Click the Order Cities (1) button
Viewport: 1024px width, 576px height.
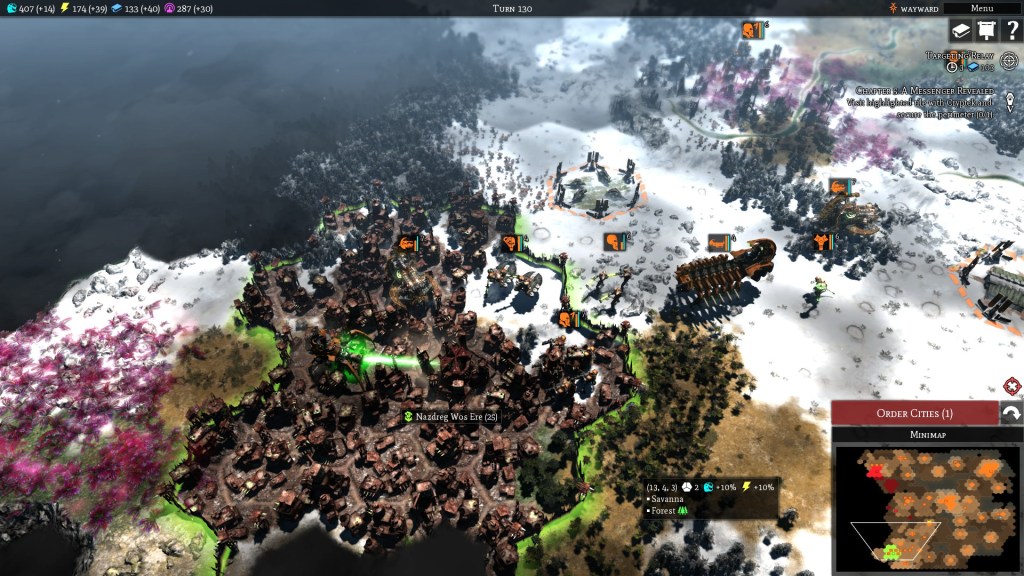pos(914,413)
